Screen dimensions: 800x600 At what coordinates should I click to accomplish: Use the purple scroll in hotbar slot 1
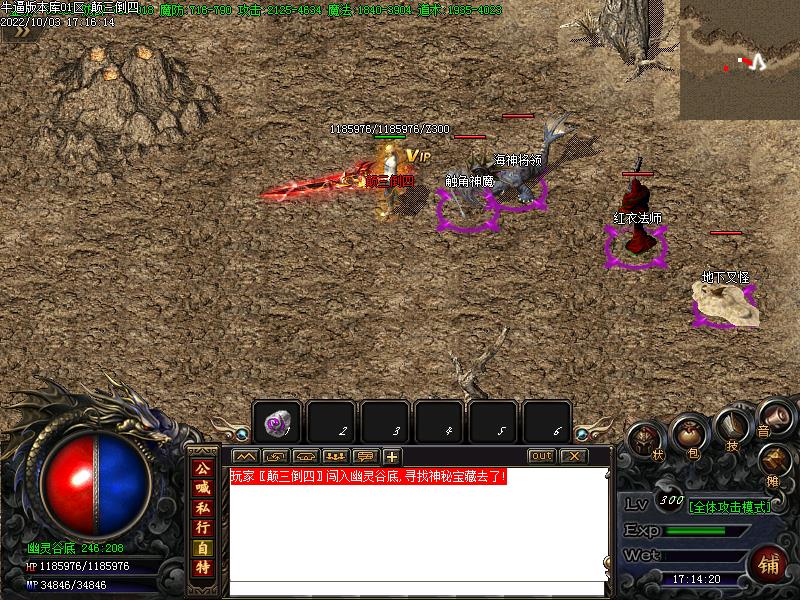tap(277, 424)
